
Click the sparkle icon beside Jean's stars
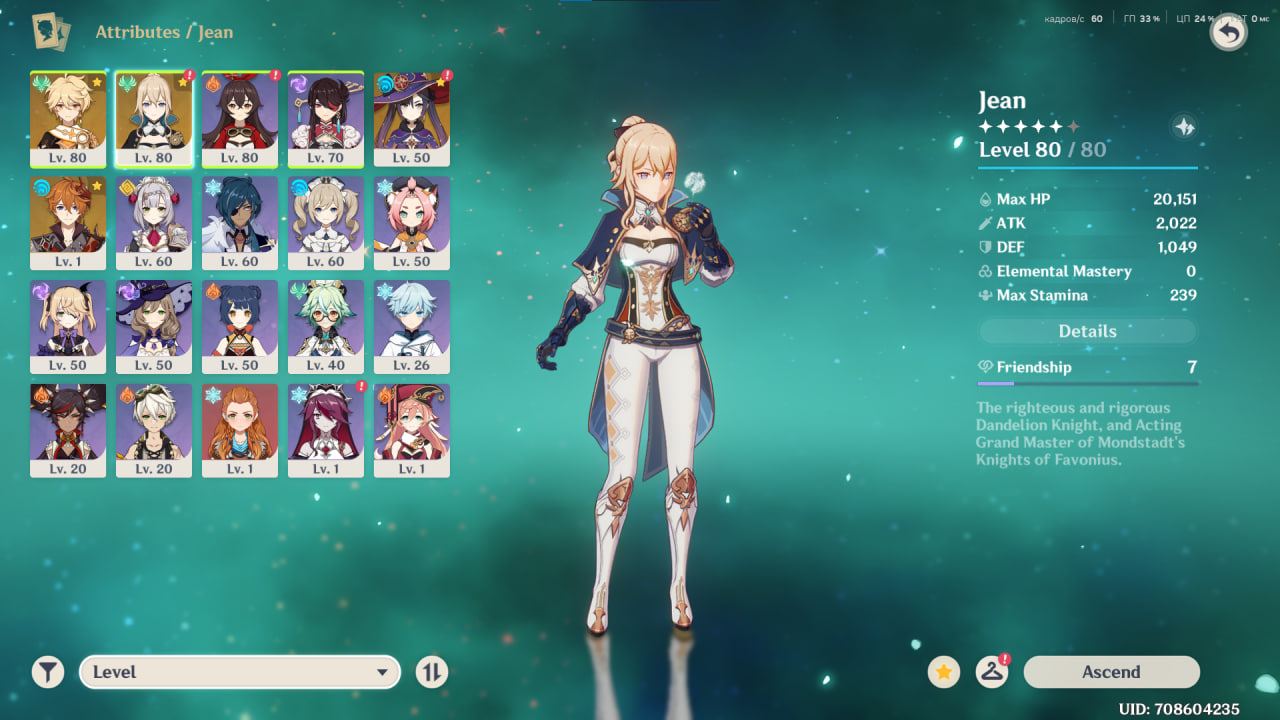point(1184,127)
